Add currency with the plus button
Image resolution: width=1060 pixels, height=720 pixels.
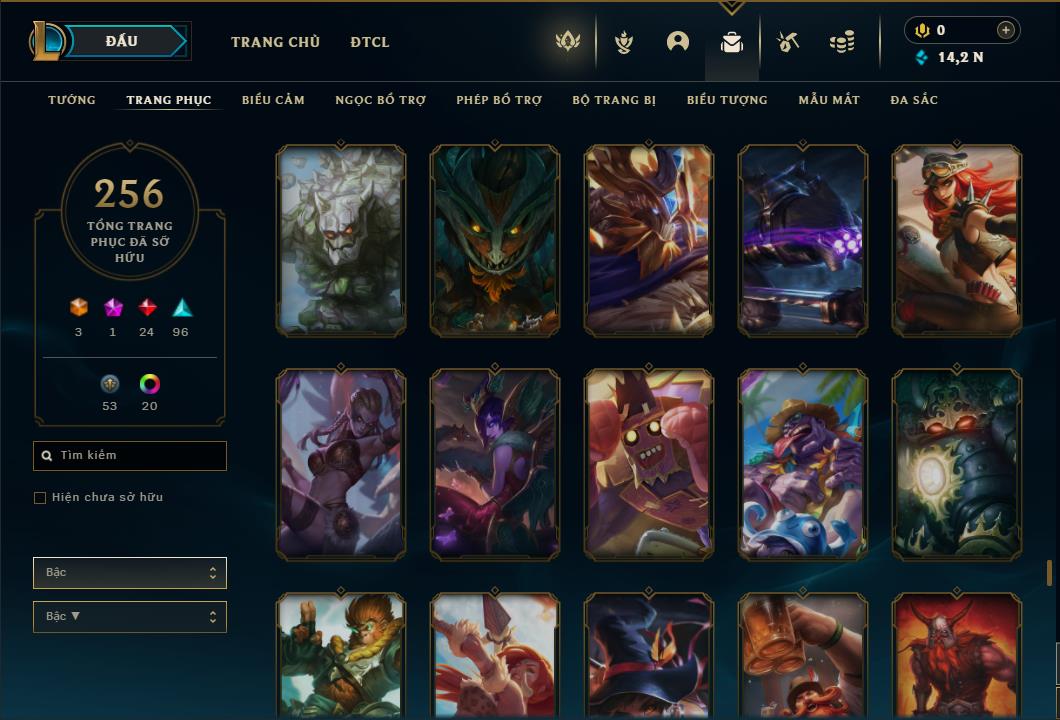coord(1005,31)
